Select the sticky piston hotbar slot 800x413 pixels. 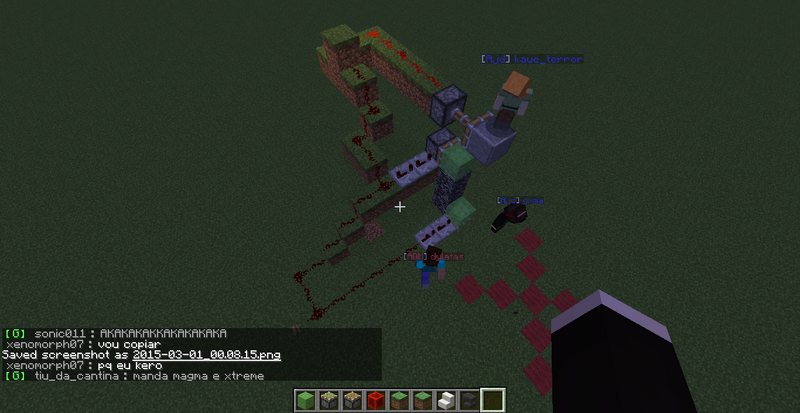pos(327,401)
